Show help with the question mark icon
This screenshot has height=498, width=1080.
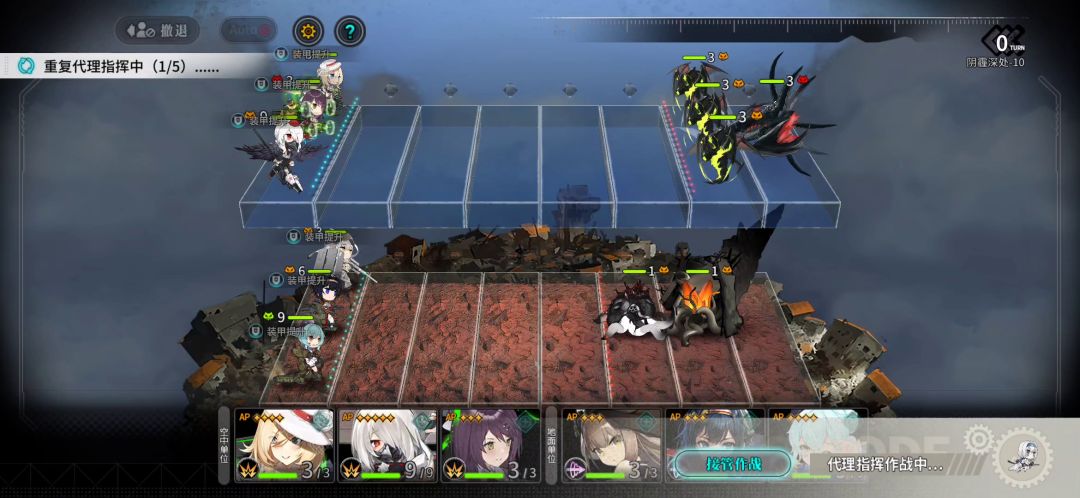tap(349, 31)
